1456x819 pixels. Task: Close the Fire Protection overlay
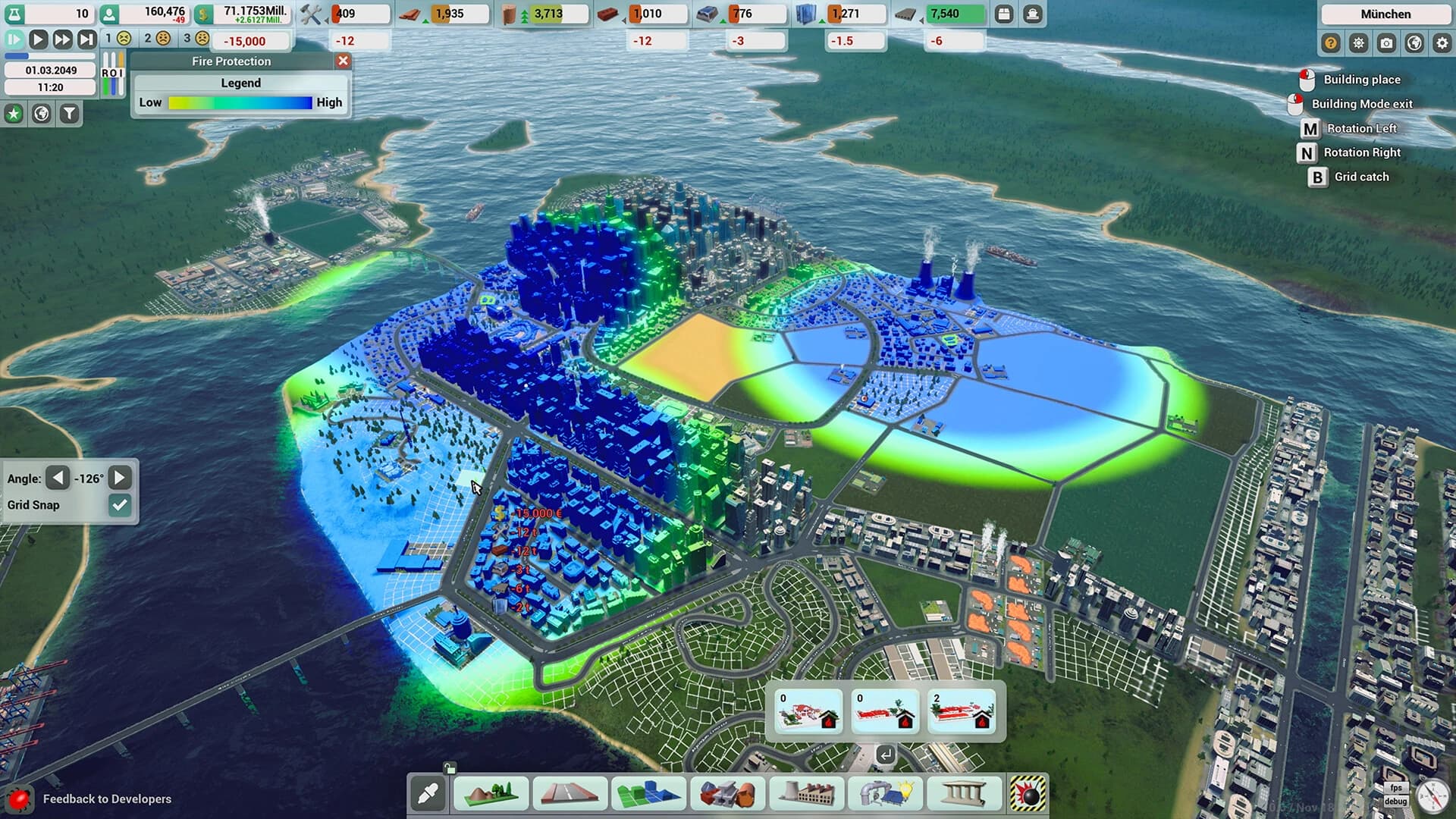[344, 61]
